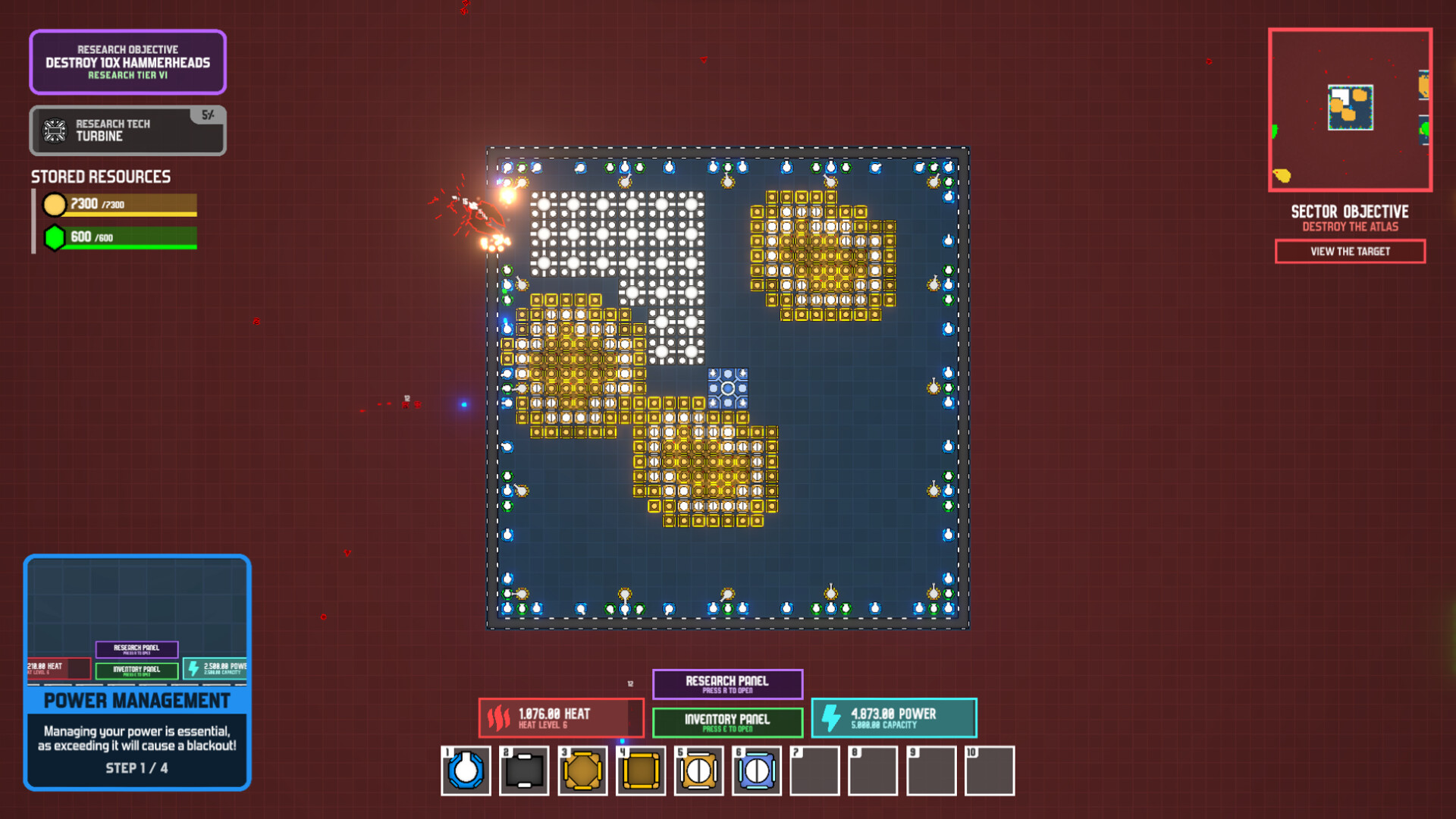Choose the orange turbine in hotbar slot 5
This screenshot has width=1456, height=819.
(699, 770)
